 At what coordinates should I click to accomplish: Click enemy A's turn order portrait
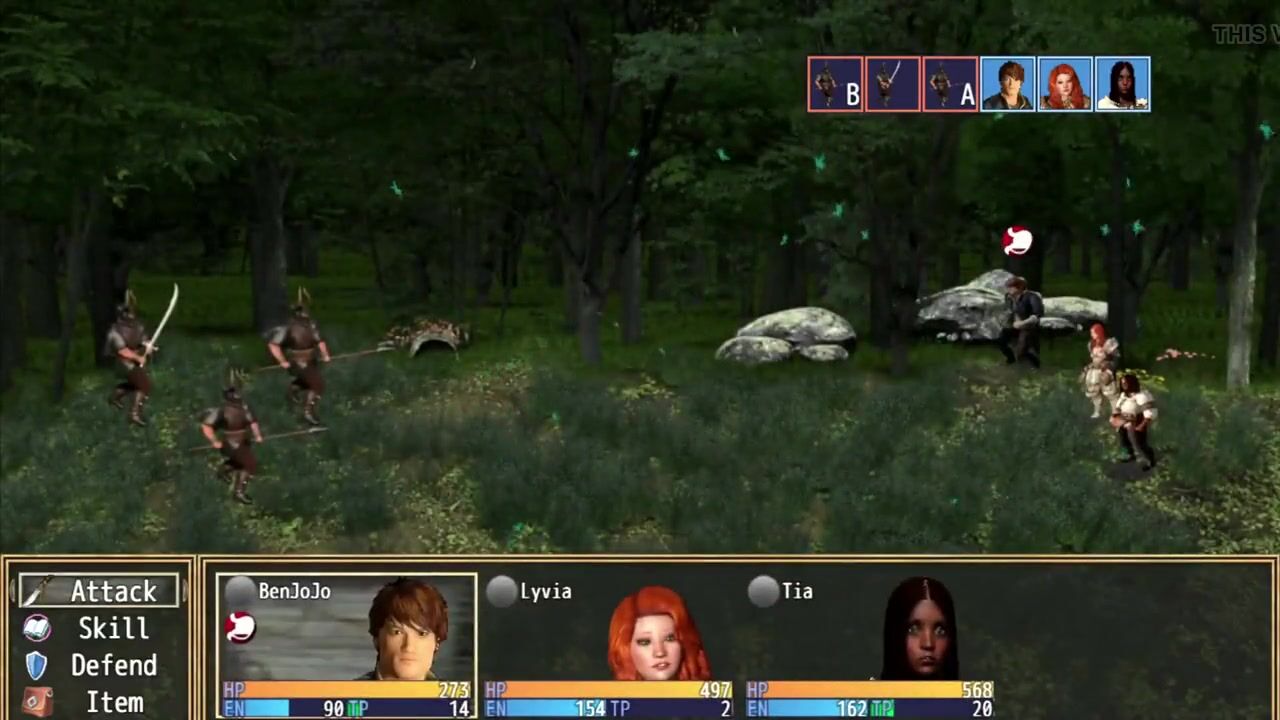pyautogui.click(x=950, y=84)
